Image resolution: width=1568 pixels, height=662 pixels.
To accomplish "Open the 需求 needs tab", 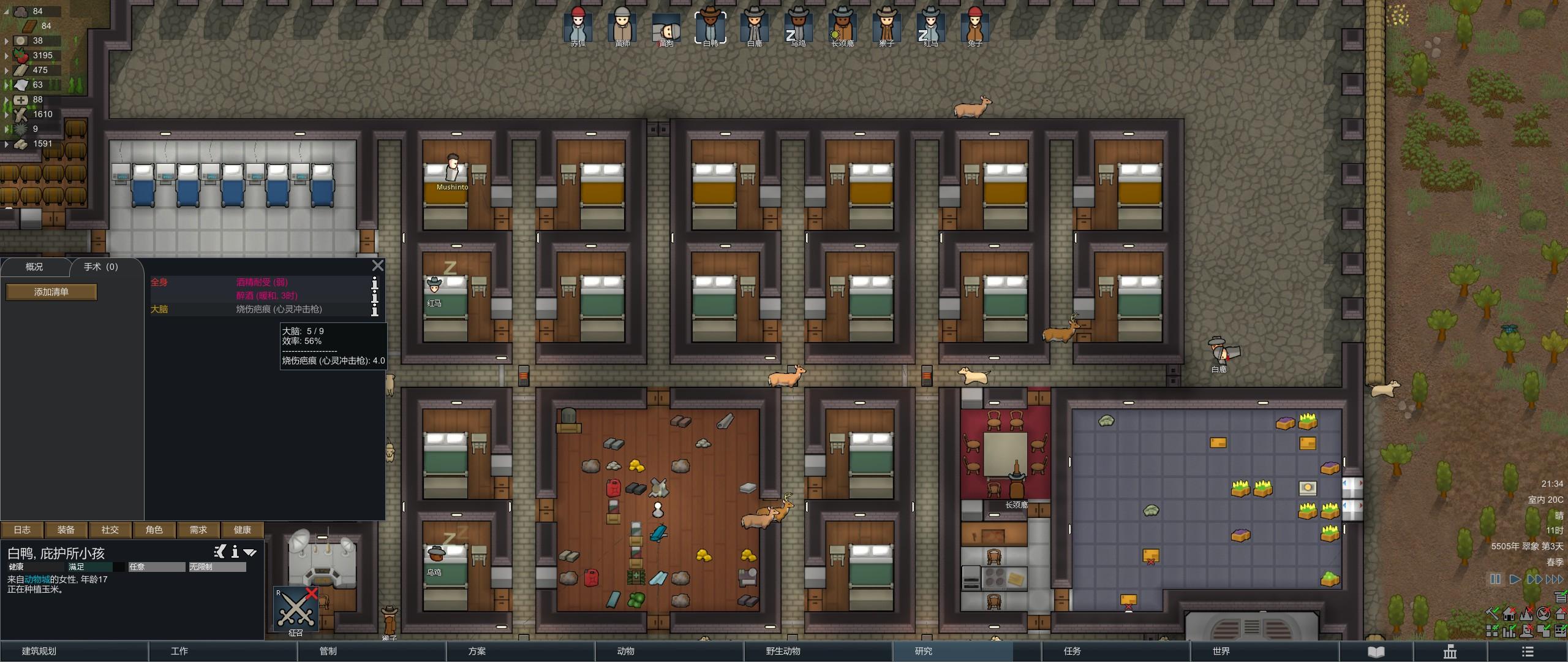I will tap(198, 530).
